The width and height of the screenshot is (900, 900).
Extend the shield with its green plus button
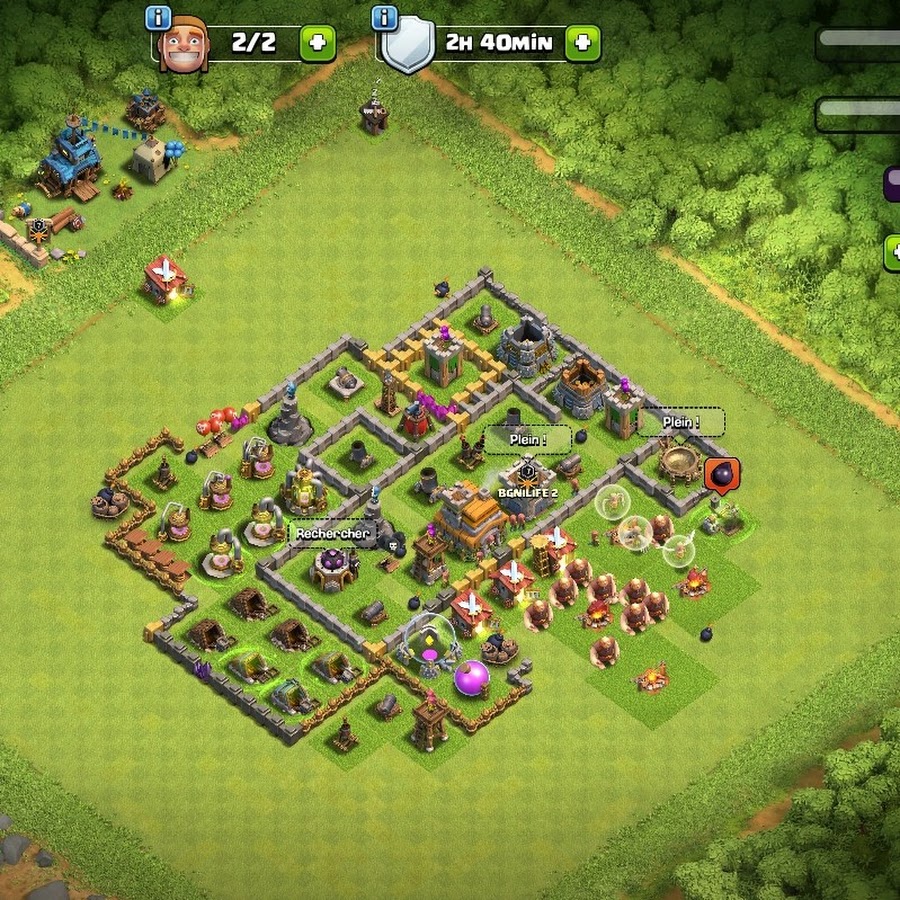(583, 44)
